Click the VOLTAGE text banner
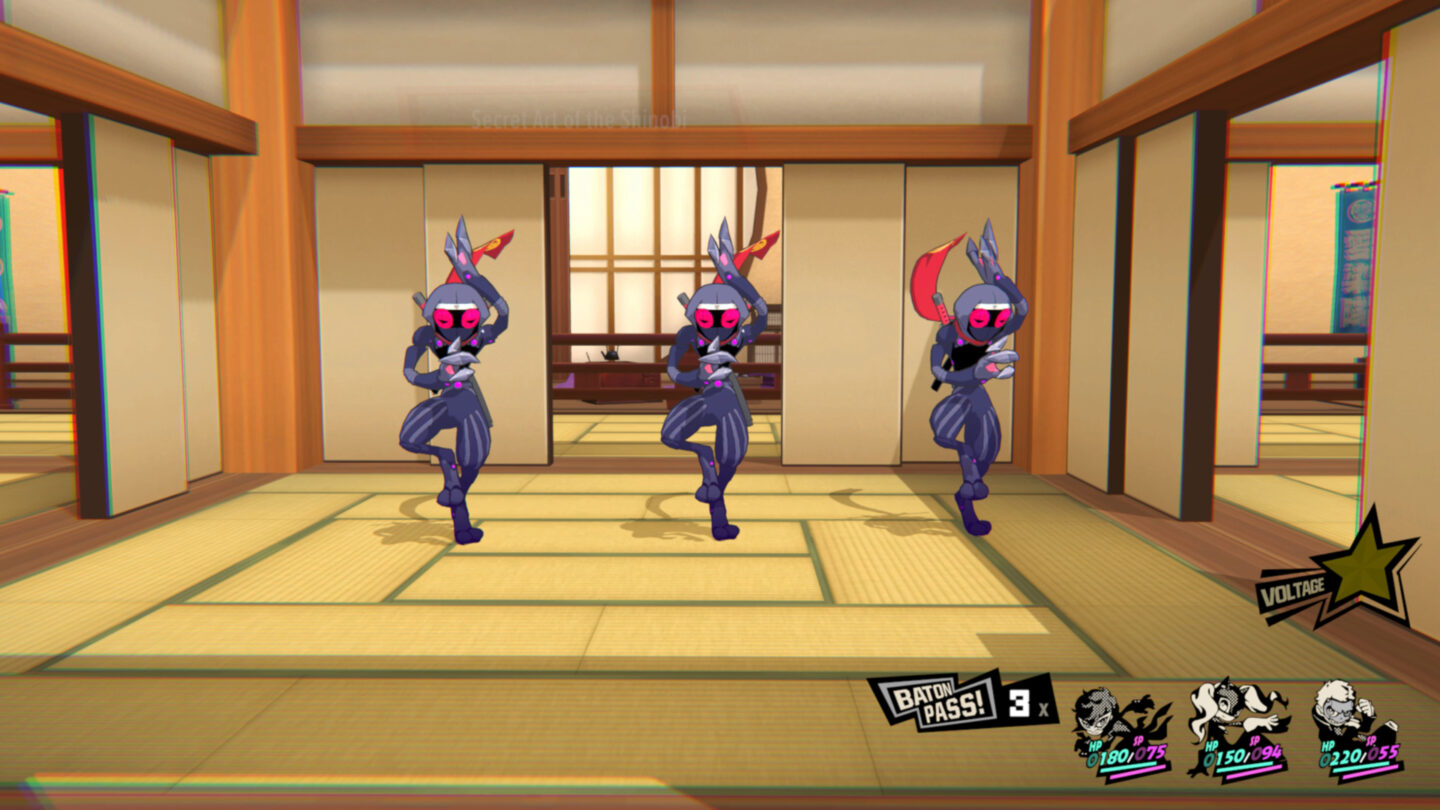 point(1290,591)
